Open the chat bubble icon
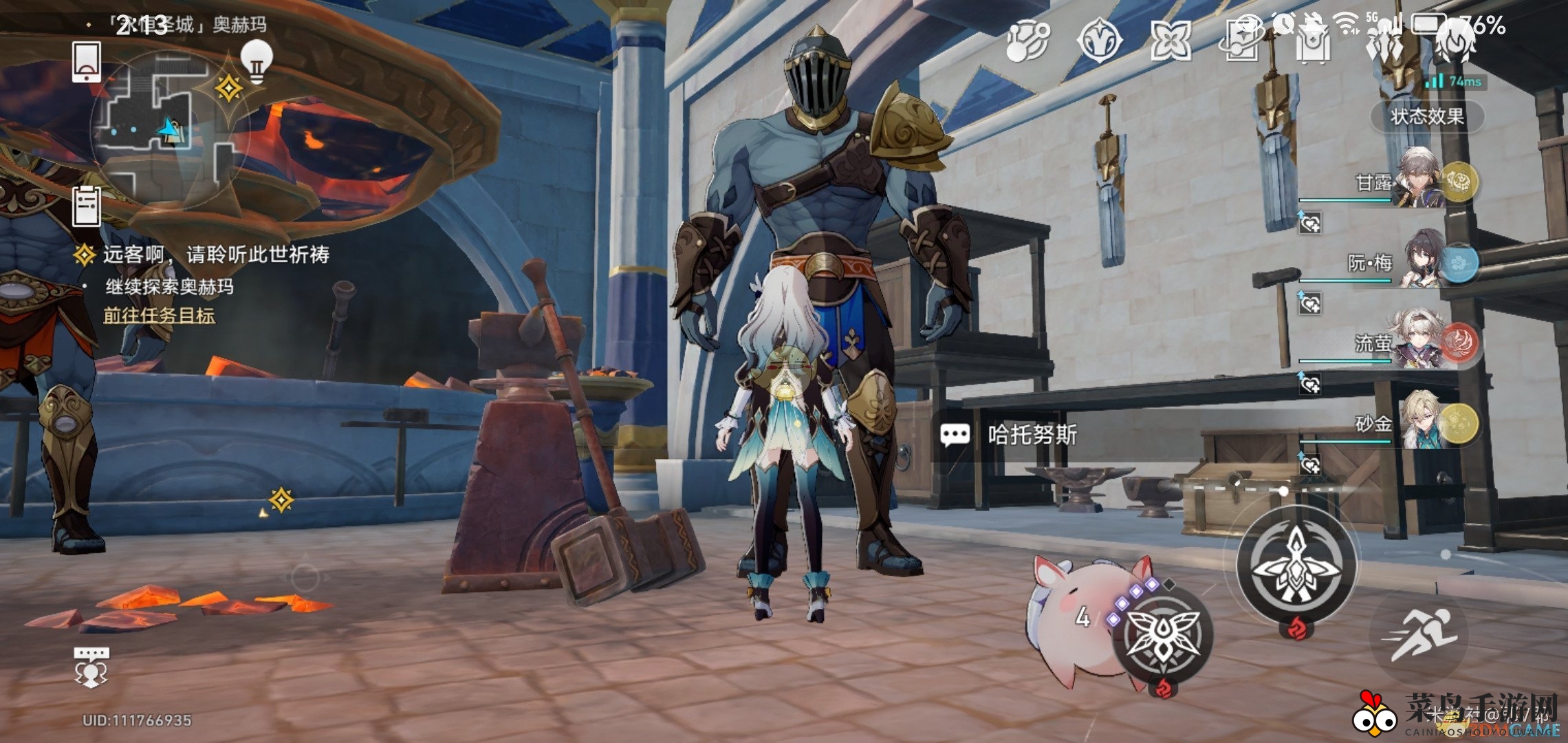 click(x=91, y=666)
